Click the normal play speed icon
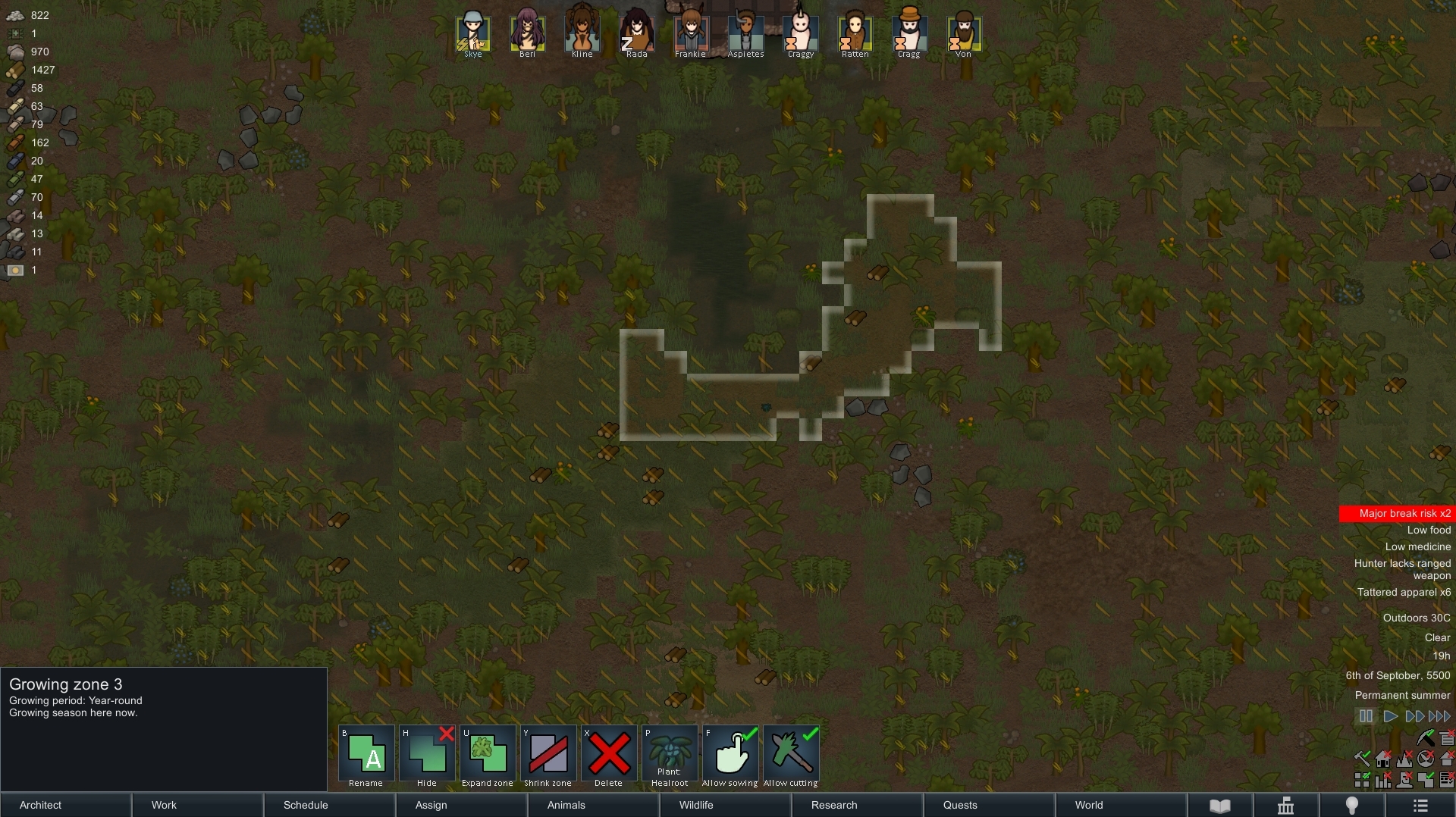This screenshot has height=817, width=1456. point(1390,716)
